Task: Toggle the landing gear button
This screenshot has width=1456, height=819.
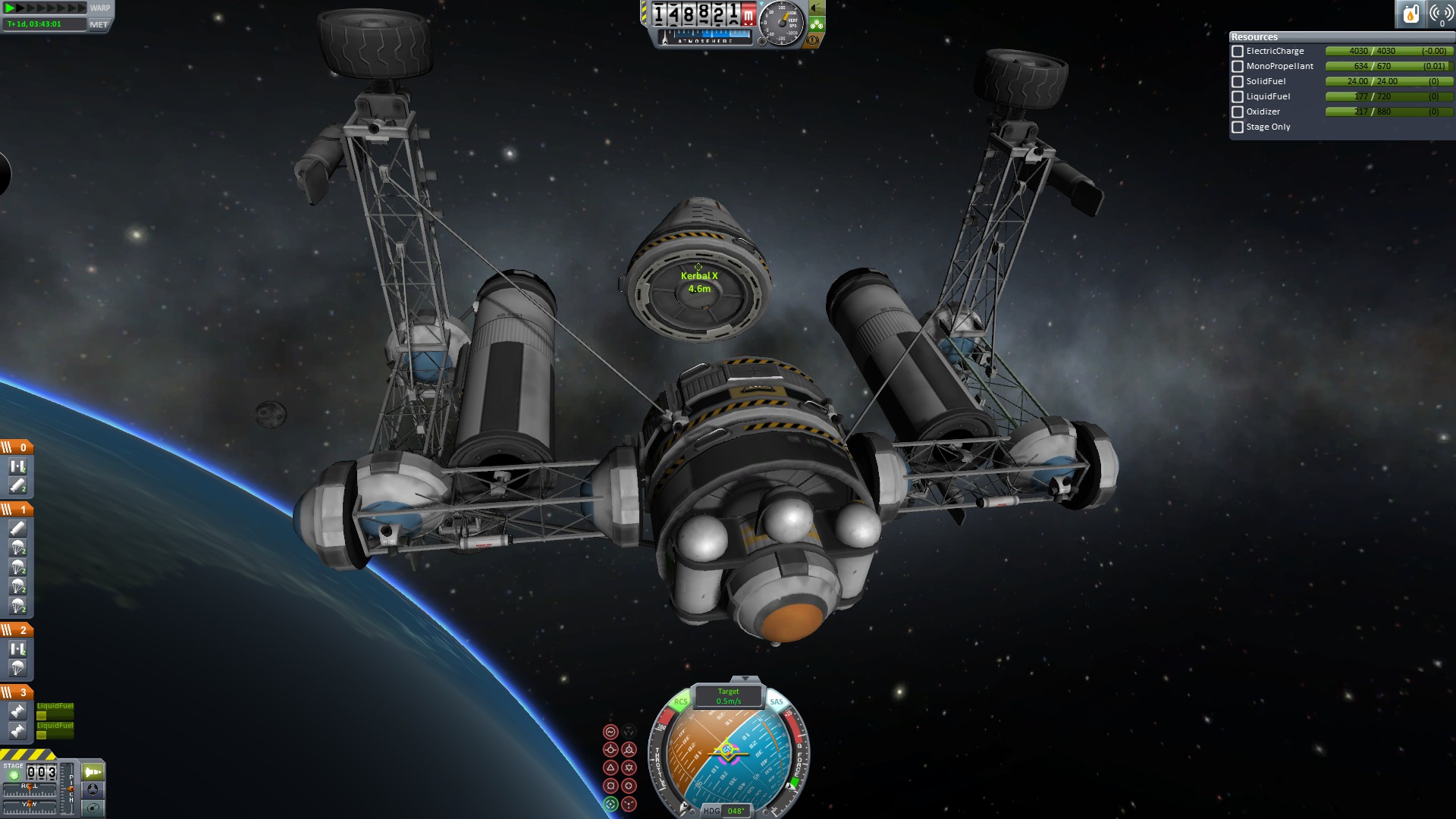Action: [817, 24]
